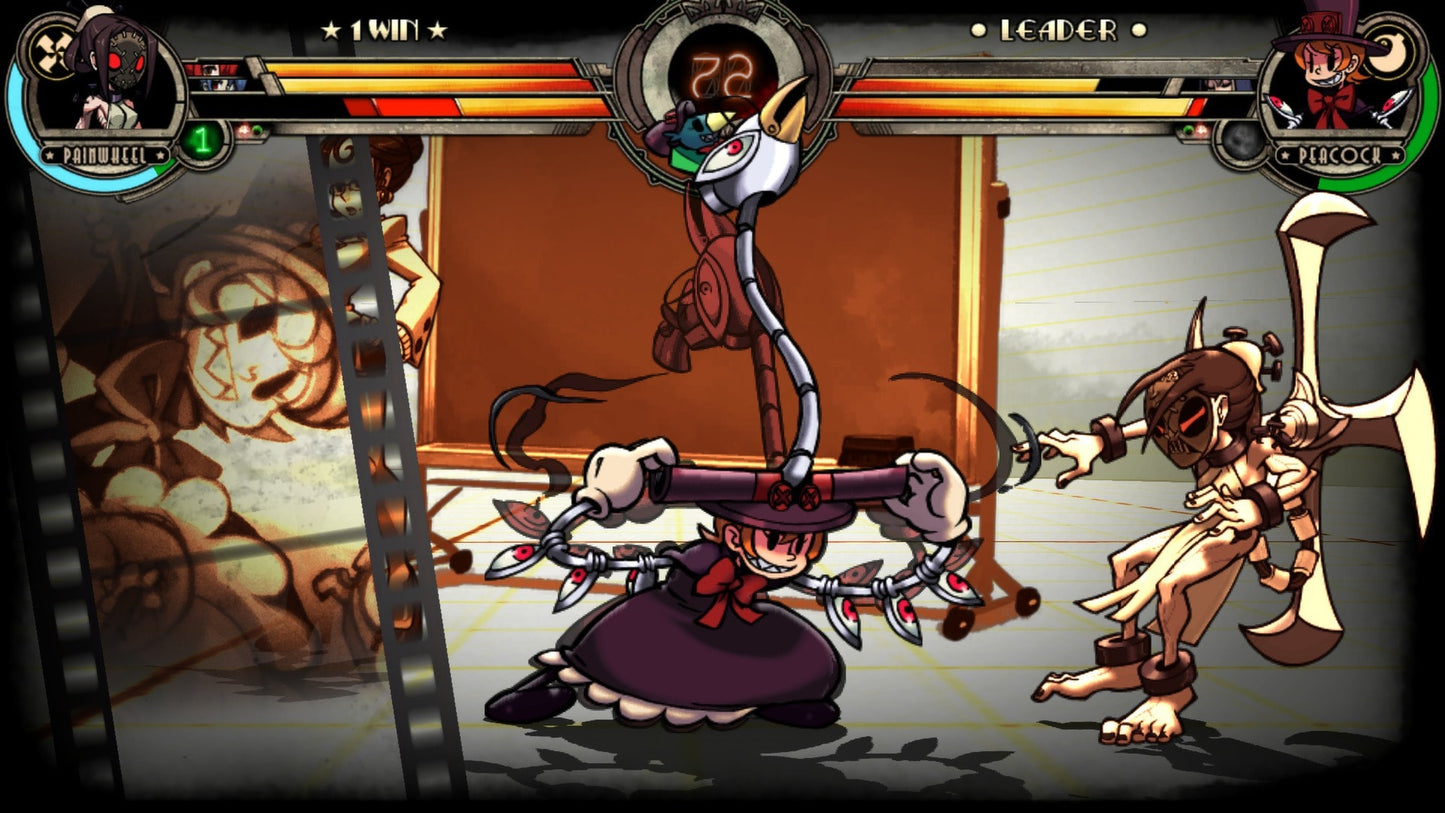The width and height of the screenshot is (1445, 813).
Task: Select the teammate portrait beside Peacock's health bar
Action: (1219, 87)
